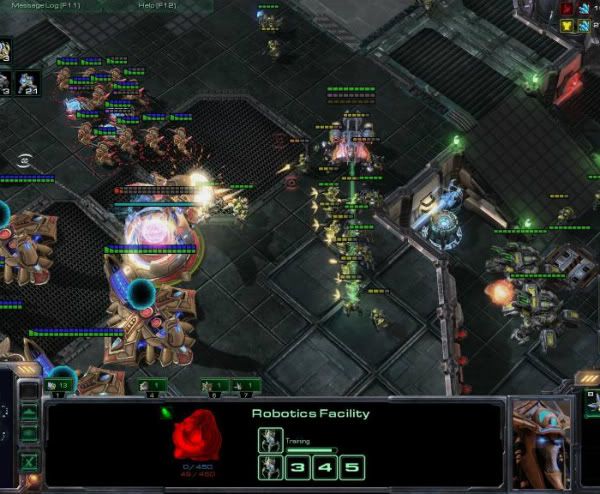Select empty queue slot number 5
Screen dimensions: 600x494
point(350,468)
